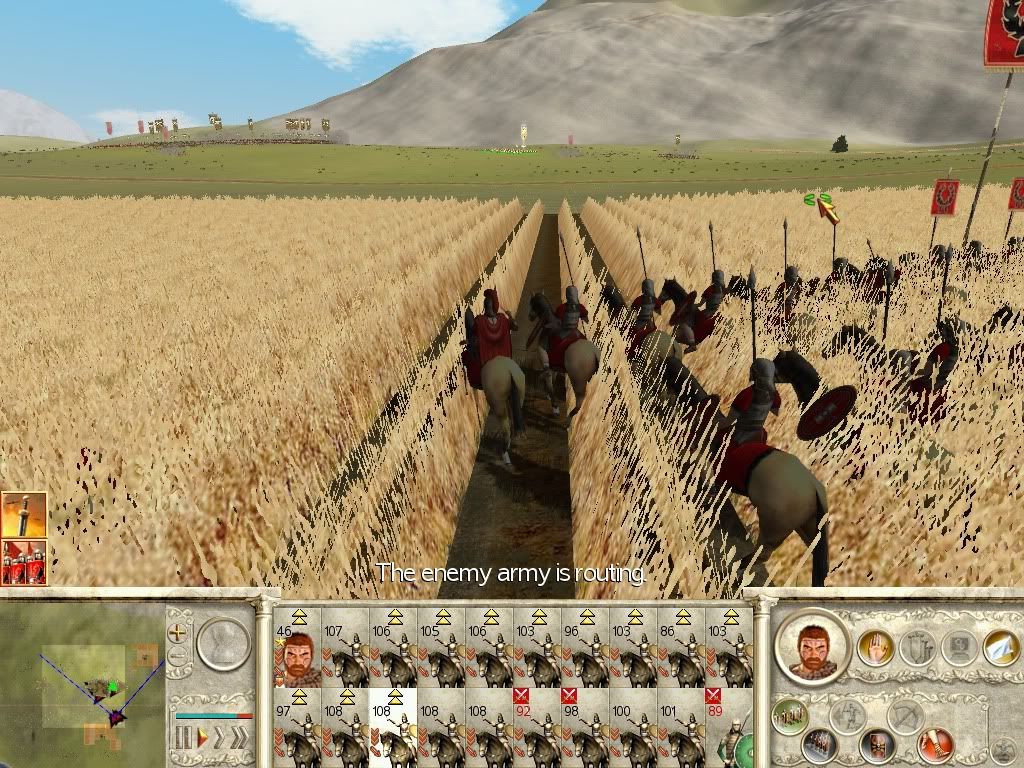The width and height of the screenshot is (1024, 768).
Task: Click the battlefield minimap
Action: coord(82,685)
